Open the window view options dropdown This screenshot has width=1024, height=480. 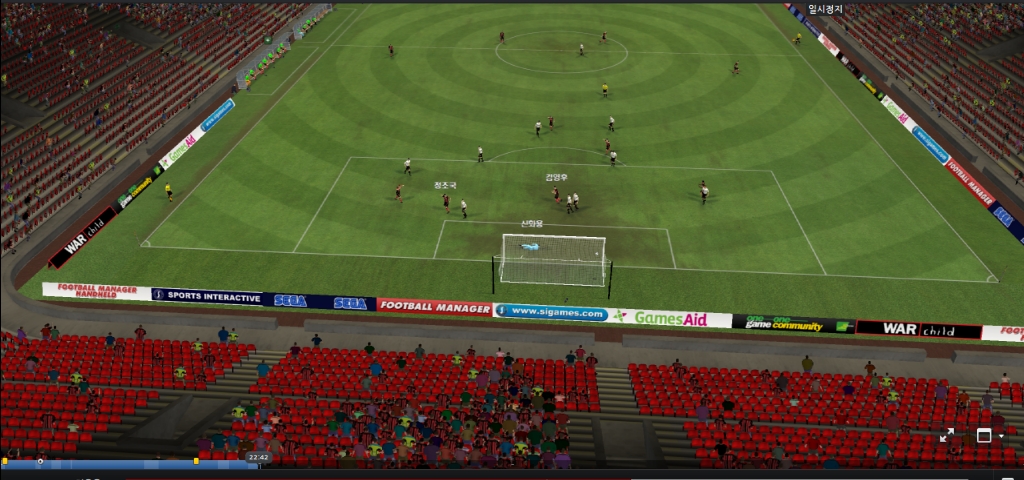click(x=1001, y=436)
